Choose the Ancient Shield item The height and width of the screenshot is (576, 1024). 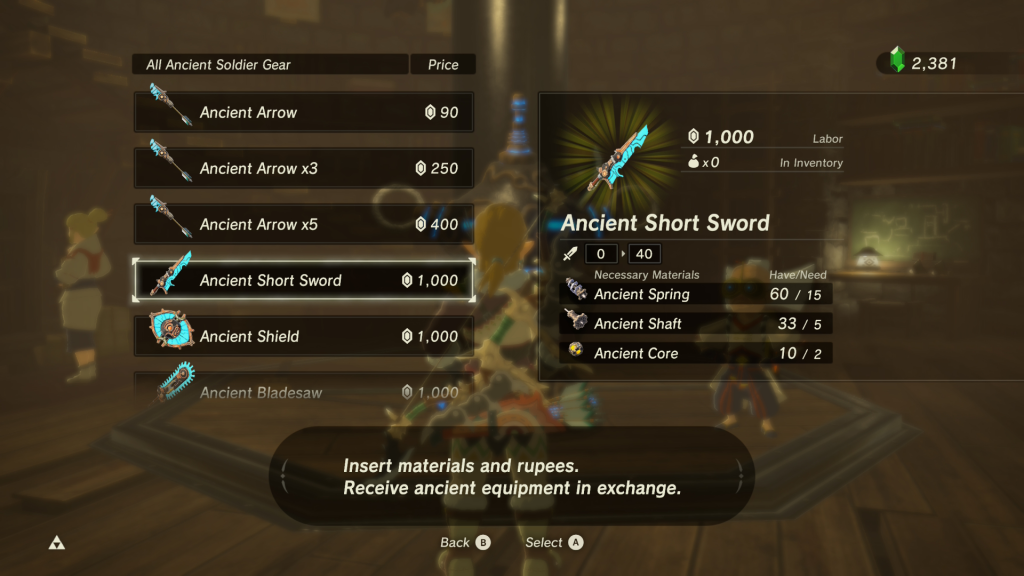pos(304,337)
